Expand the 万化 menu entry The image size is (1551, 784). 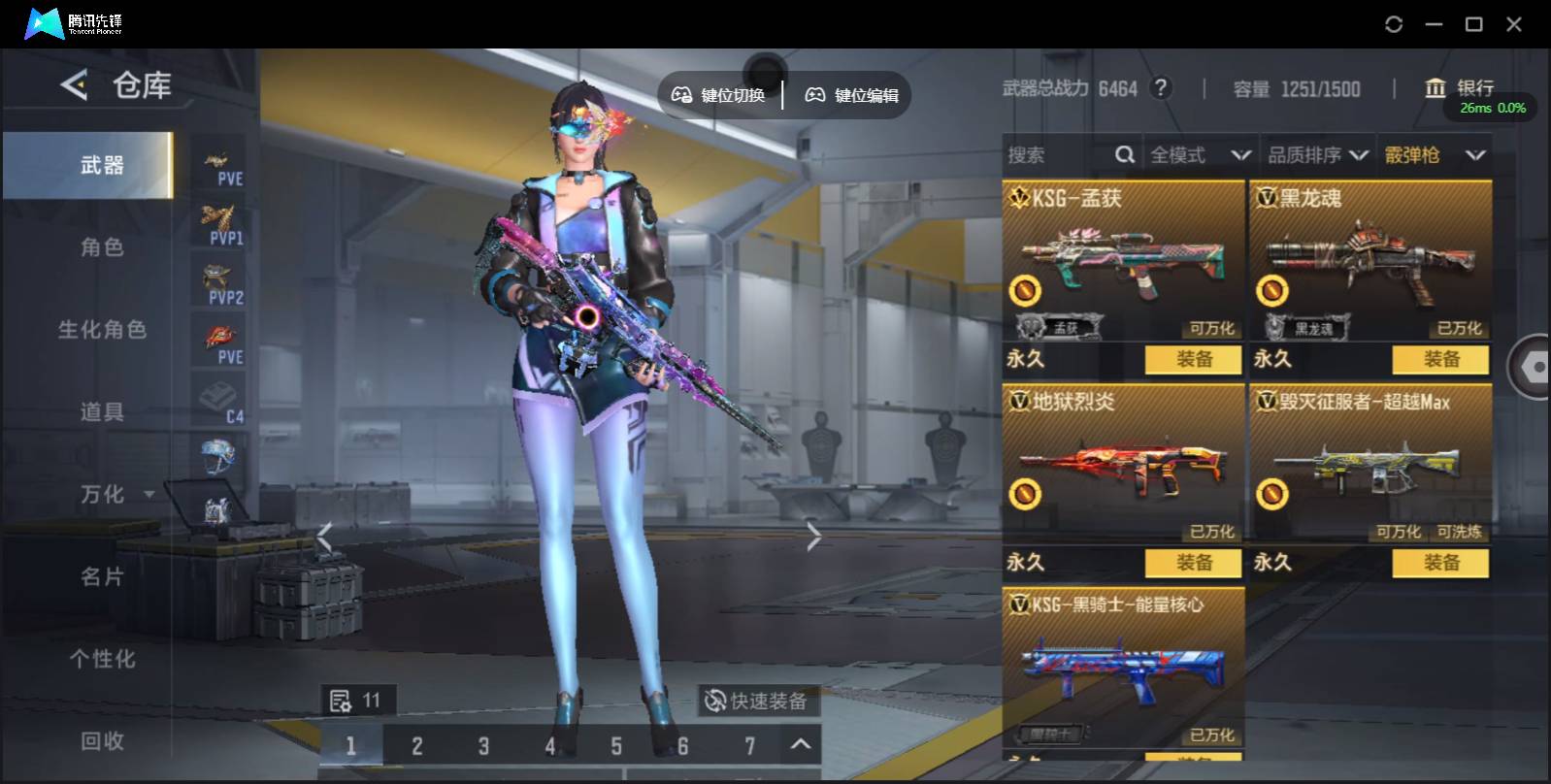(115, 495)
